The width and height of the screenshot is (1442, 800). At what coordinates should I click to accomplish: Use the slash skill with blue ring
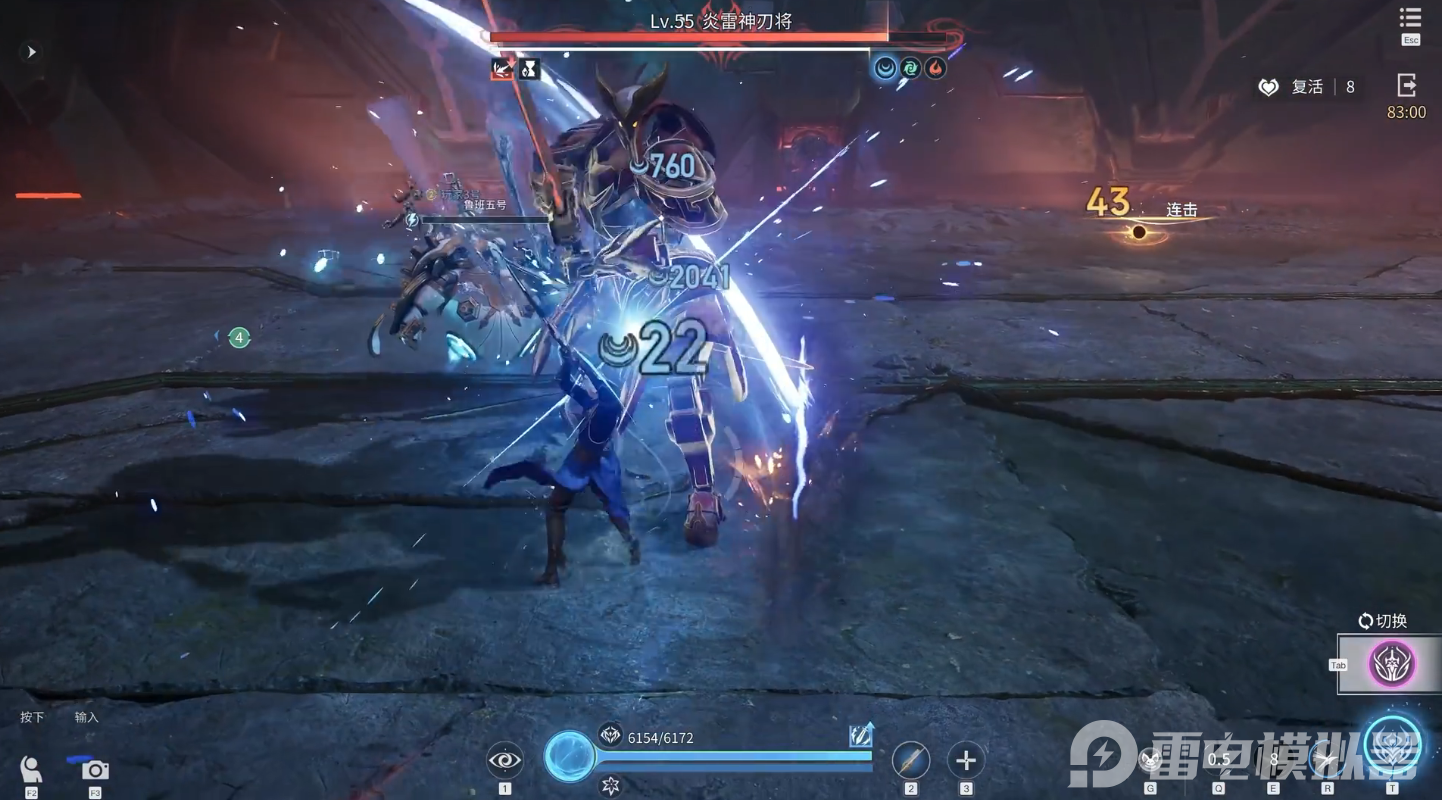(1327, 760)
